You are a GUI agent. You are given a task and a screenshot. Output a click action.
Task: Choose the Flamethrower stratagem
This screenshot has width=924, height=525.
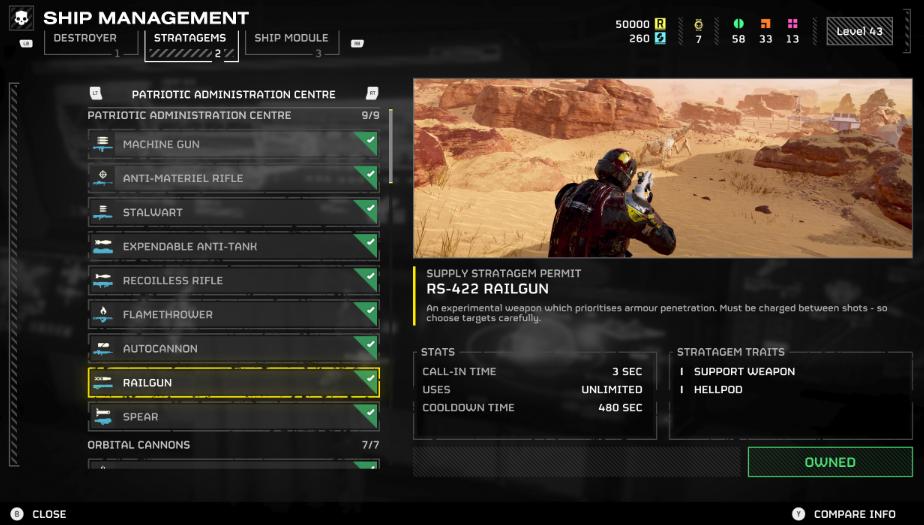pyautogui.click(x=233, y=315)
